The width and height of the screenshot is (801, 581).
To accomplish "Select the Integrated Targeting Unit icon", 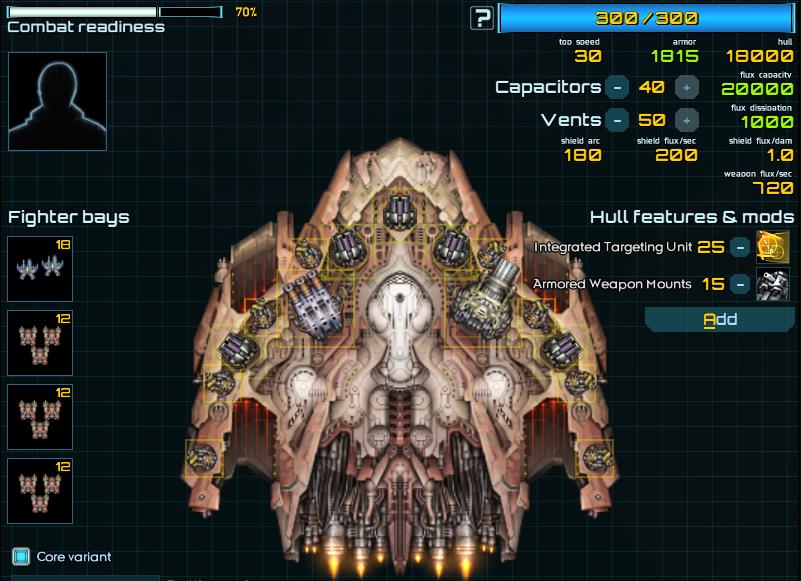I will pyautogui.click(x=772, y=247).
